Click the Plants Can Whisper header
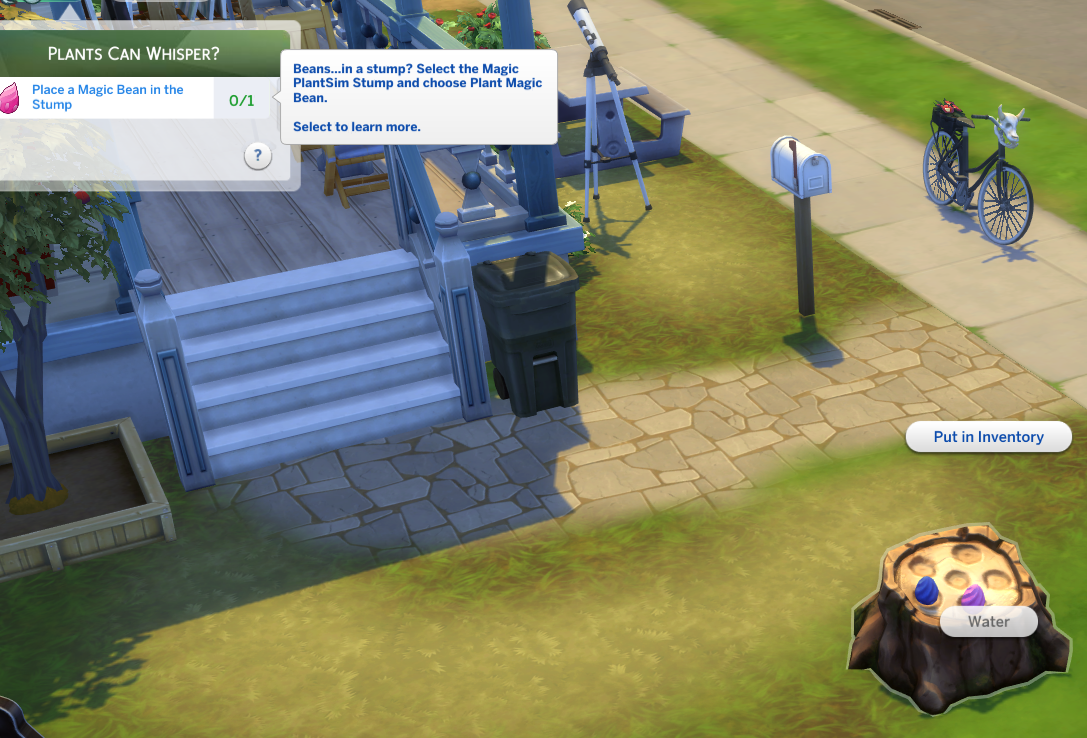The width and height of the screenshot is (1087, 738). [135, 53]
